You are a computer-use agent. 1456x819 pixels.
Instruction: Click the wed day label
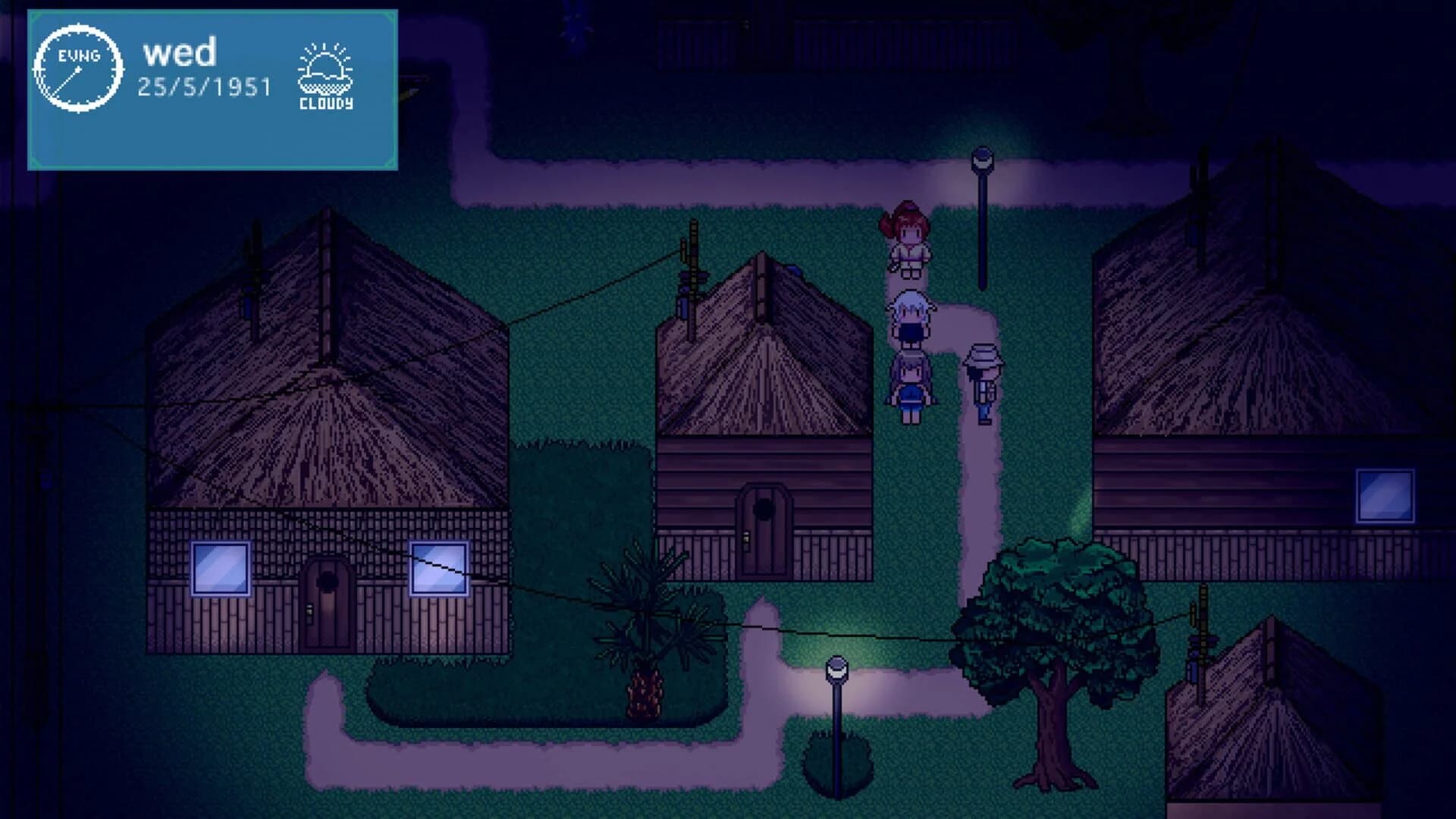(x=180, y=52)
